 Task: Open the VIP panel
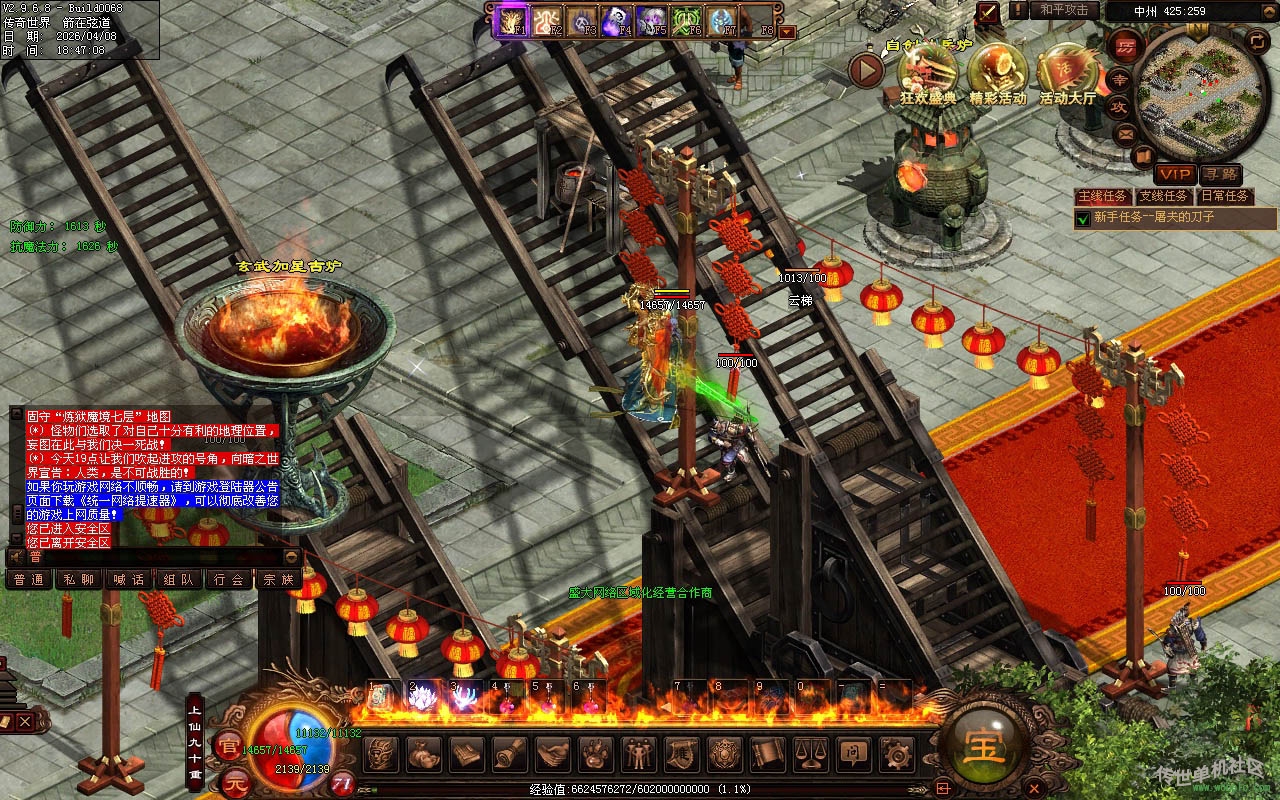1175,174
